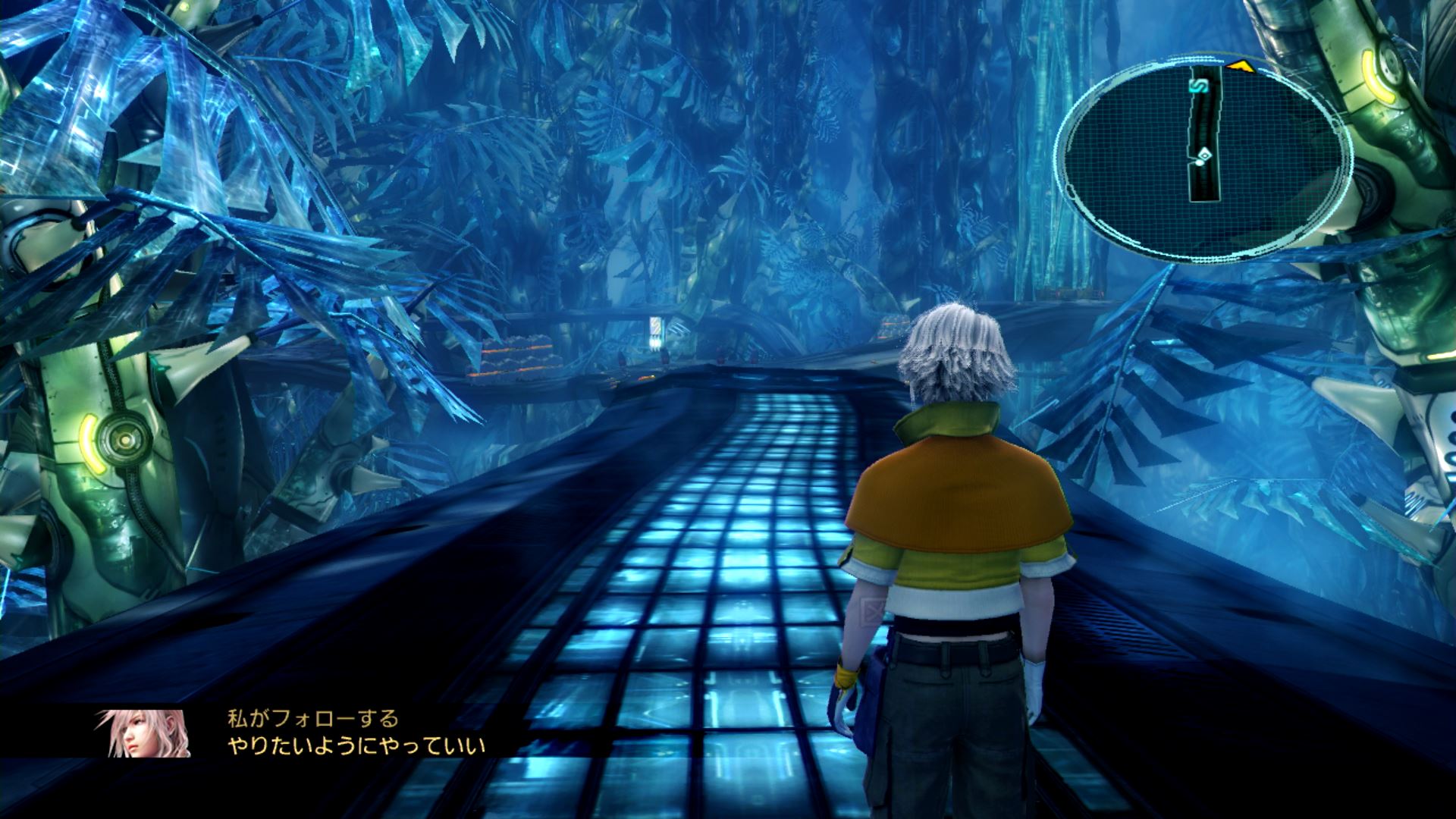Select the save point marker on minimap
Screen dimensions: 1456x819
pyautogui.click(x=1200, y=86)
